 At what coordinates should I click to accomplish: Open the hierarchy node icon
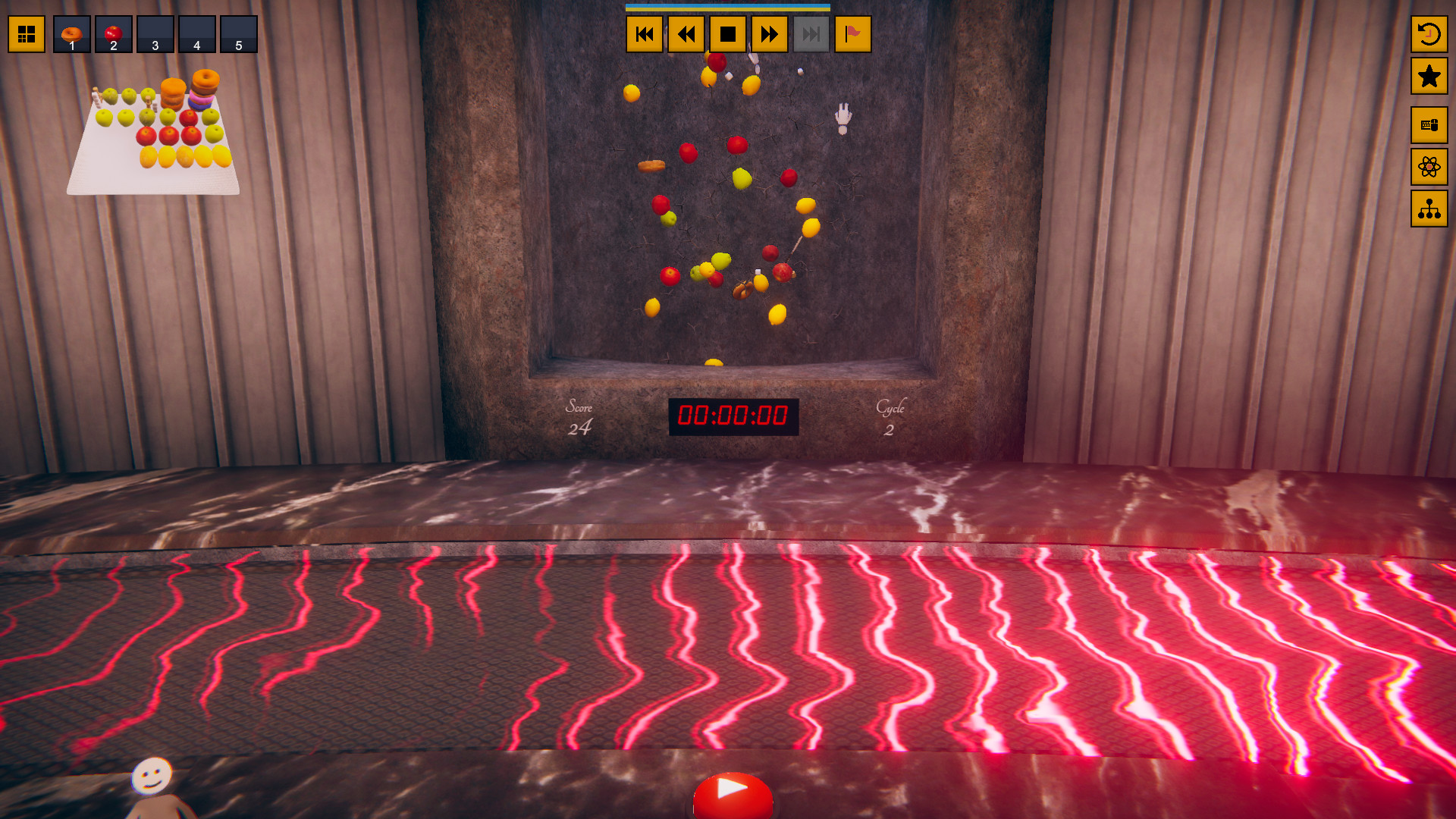tap(1429, 210)
